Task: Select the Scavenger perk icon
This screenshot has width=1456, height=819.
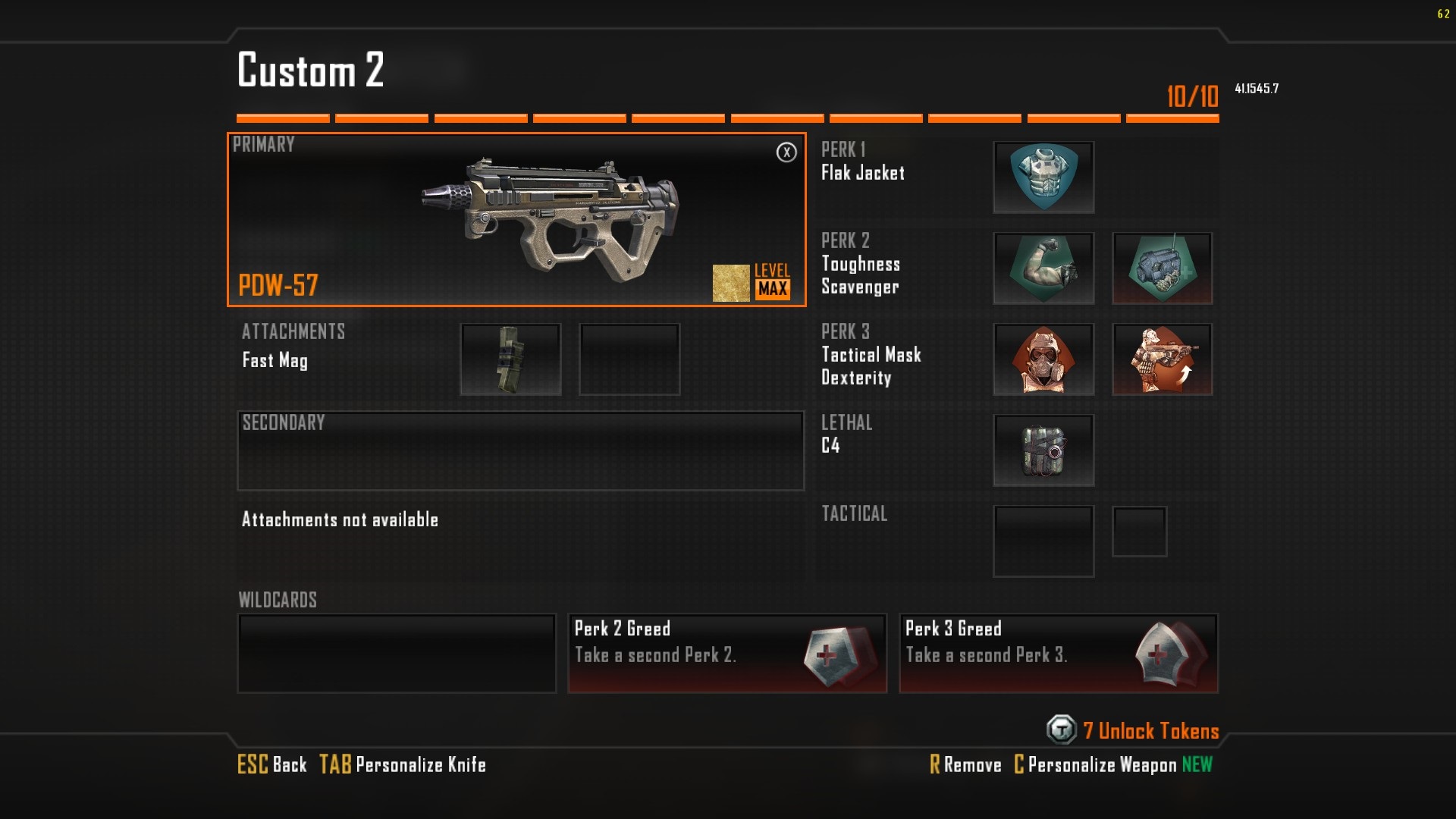Action: click(1162, 268)
